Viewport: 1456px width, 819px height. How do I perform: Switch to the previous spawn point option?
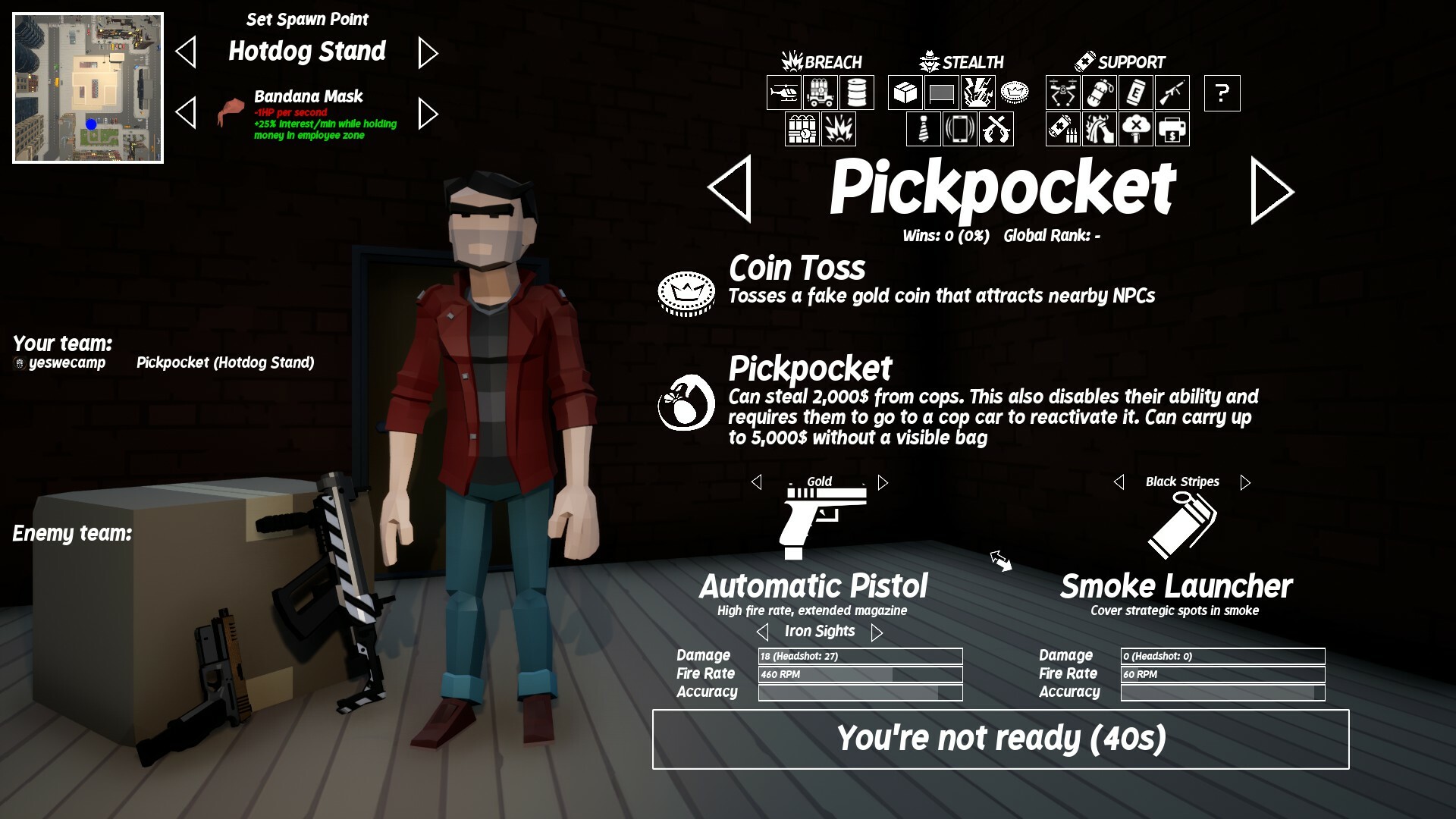coord(186,52)
